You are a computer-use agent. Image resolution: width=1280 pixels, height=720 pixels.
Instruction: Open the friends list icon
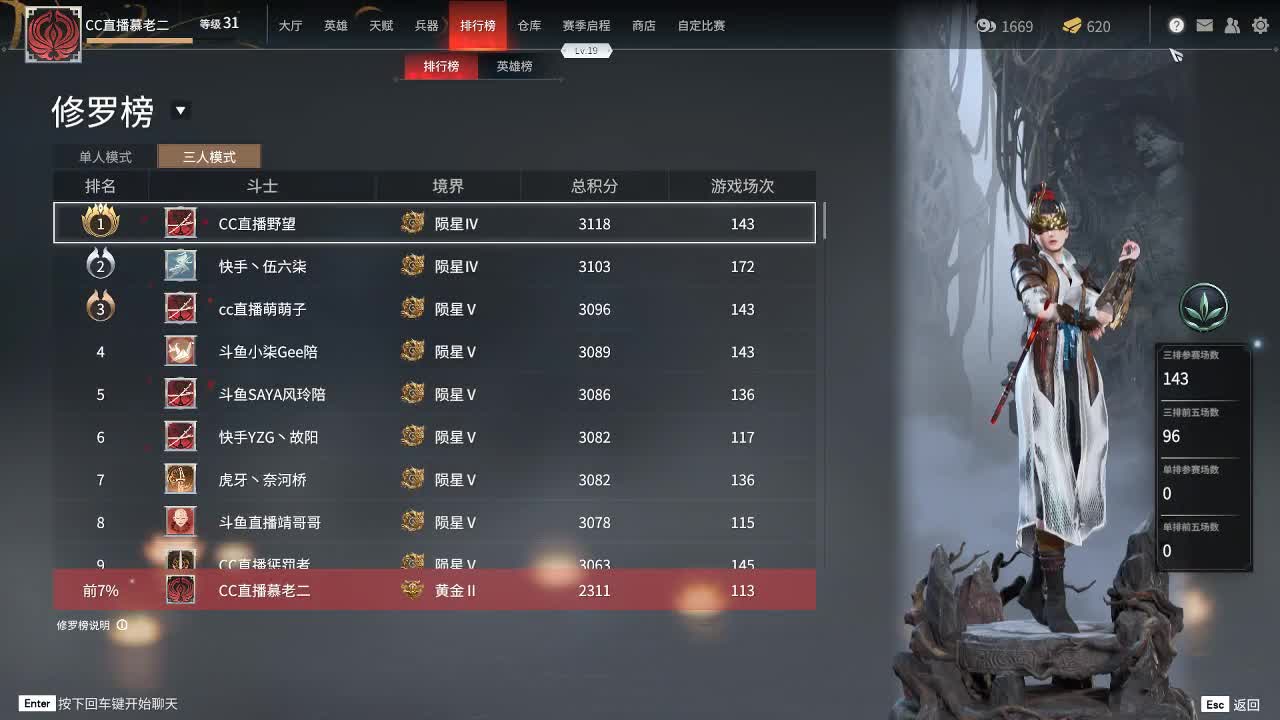coord(1231,25)
